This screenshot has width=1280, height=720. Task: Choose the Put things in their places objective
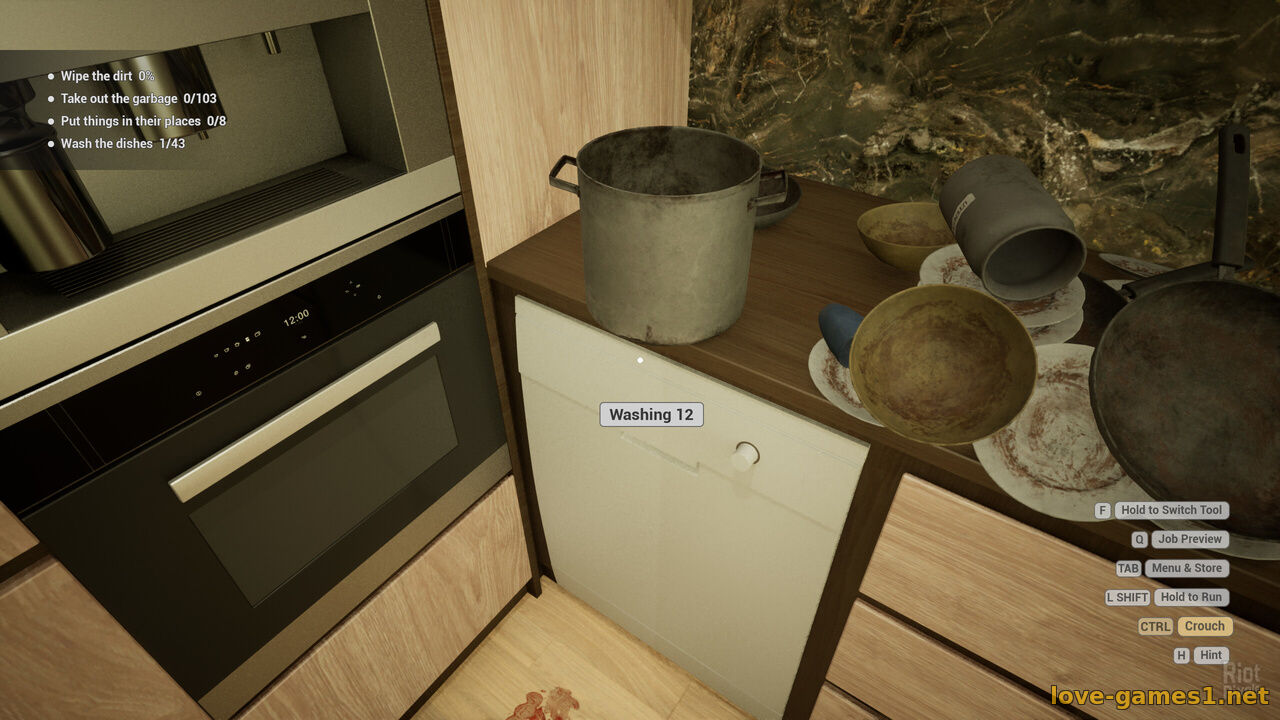tap(143, 121)
